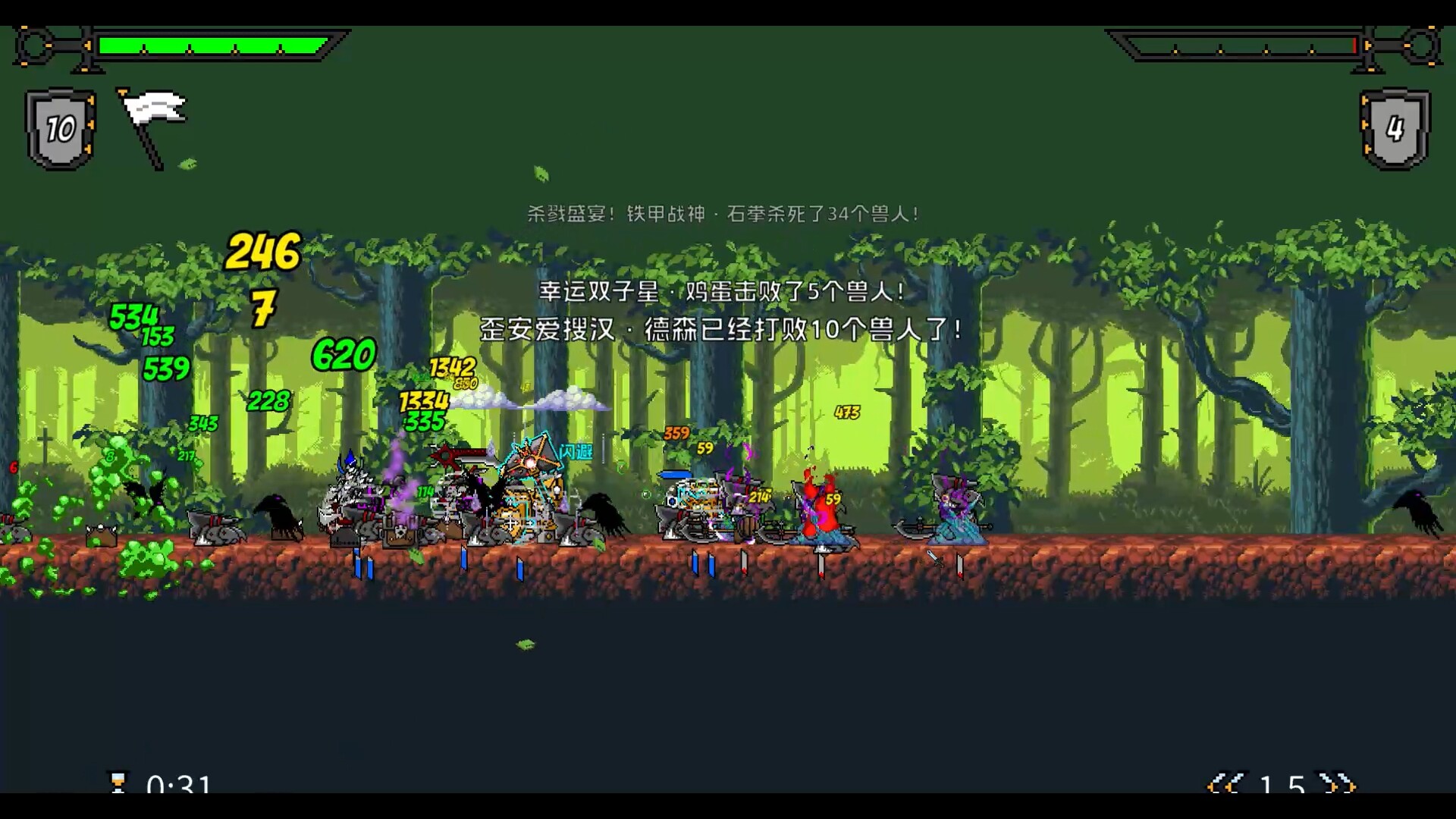Viewport: 1456px width, 819px height.
Task: Click the hourglass icon next to the timer
Action: click(120, 783)
